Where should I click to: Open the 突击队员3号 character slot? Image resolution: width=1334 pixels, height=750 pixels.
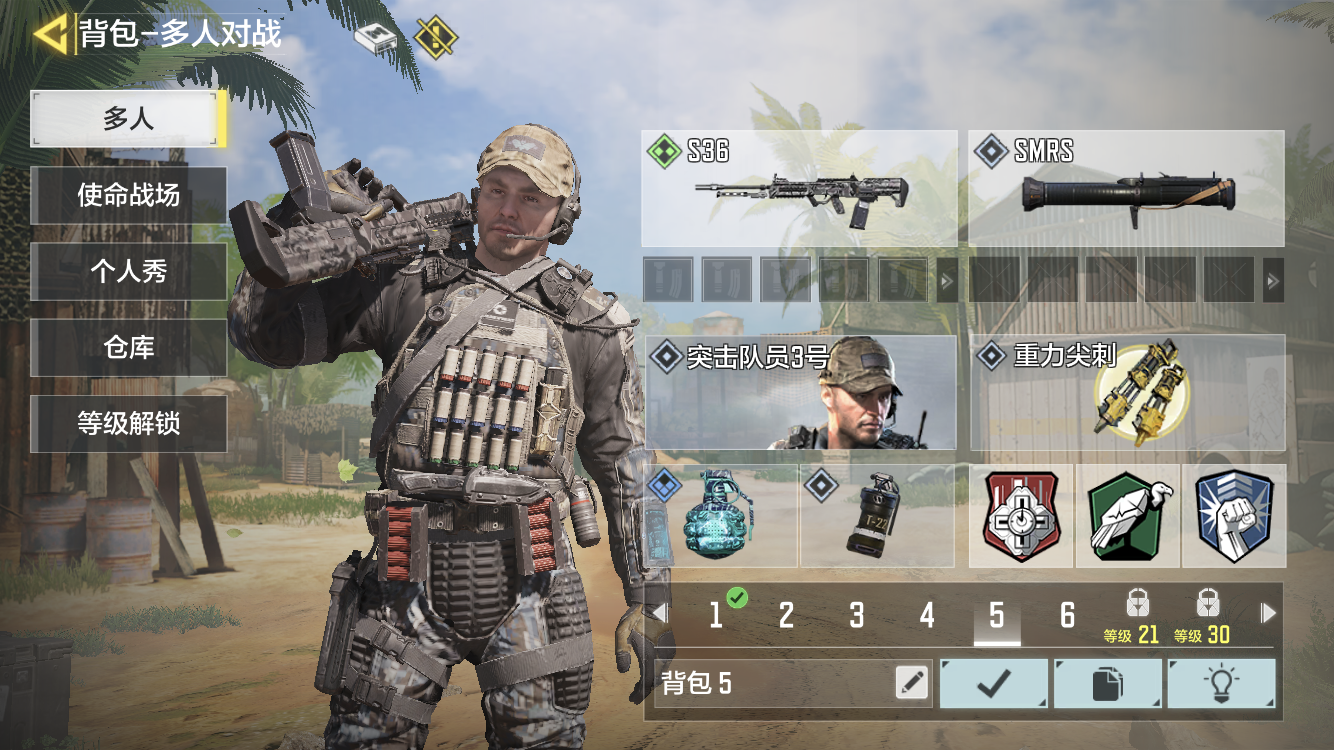click(800, 392)
